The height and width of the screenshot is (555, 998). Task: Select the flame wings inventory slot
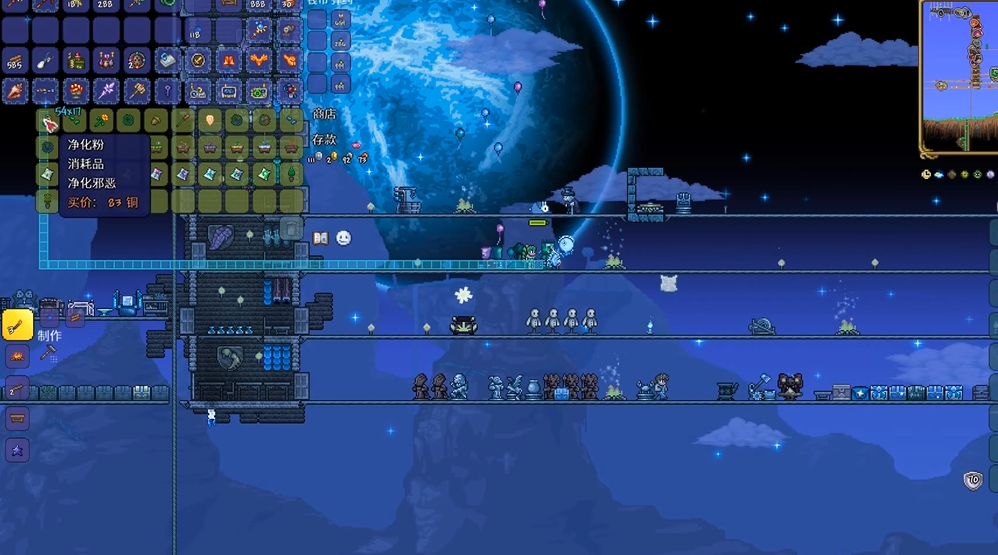pyautogui.click(x=258, y=61)
